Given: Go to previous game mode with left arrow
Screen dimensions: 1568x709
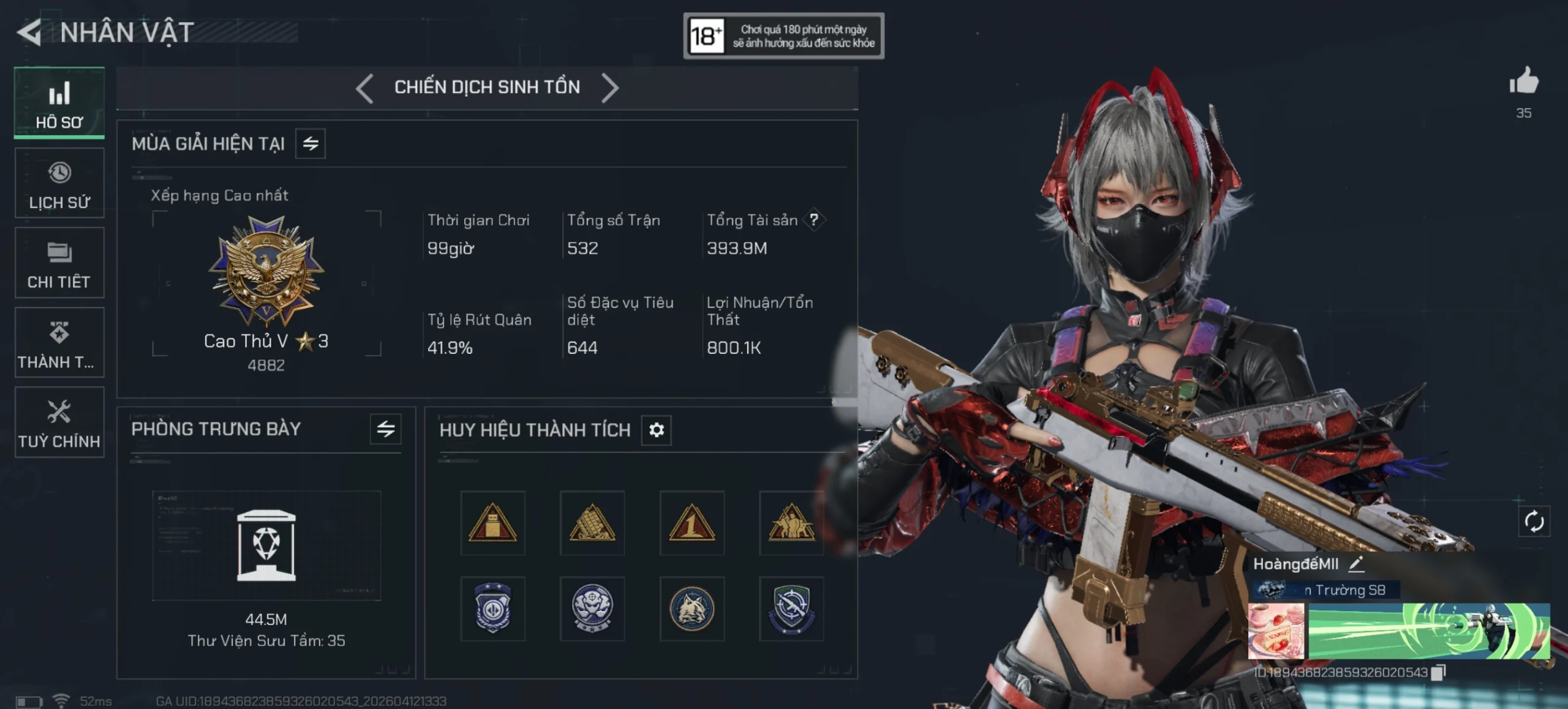Looking at the screenshot, I should point(364,88).
